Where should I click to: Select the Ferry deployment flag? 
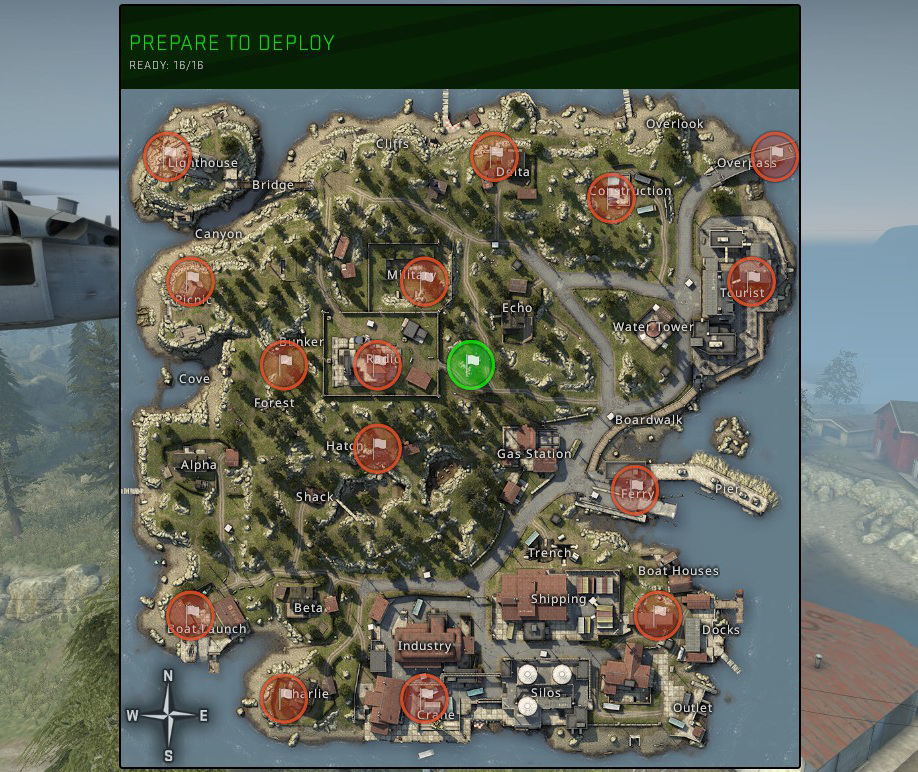click(634, 489)
